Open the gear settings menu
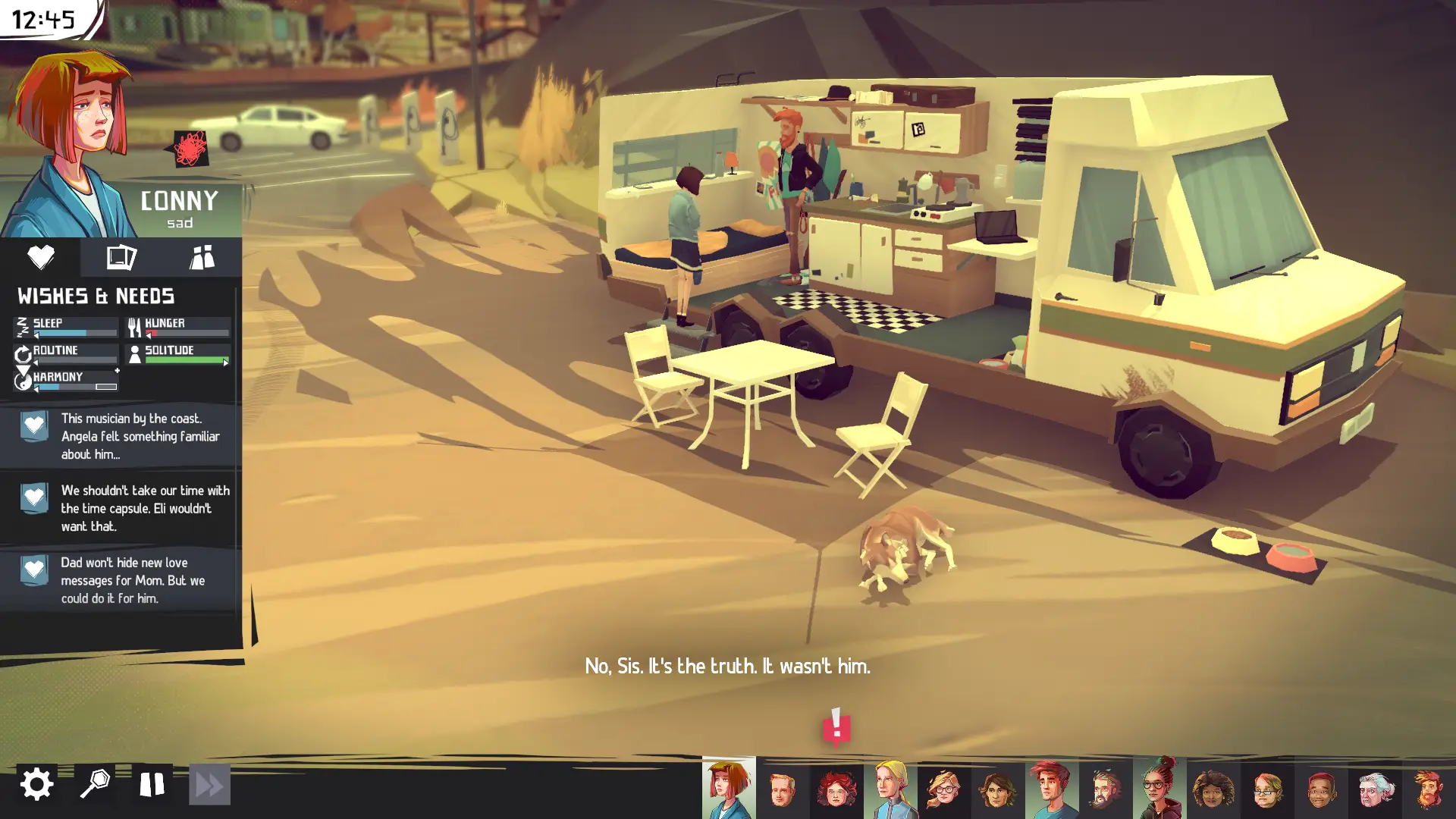The width and height of the screenshot is (1456, 819). click(36, 784)
